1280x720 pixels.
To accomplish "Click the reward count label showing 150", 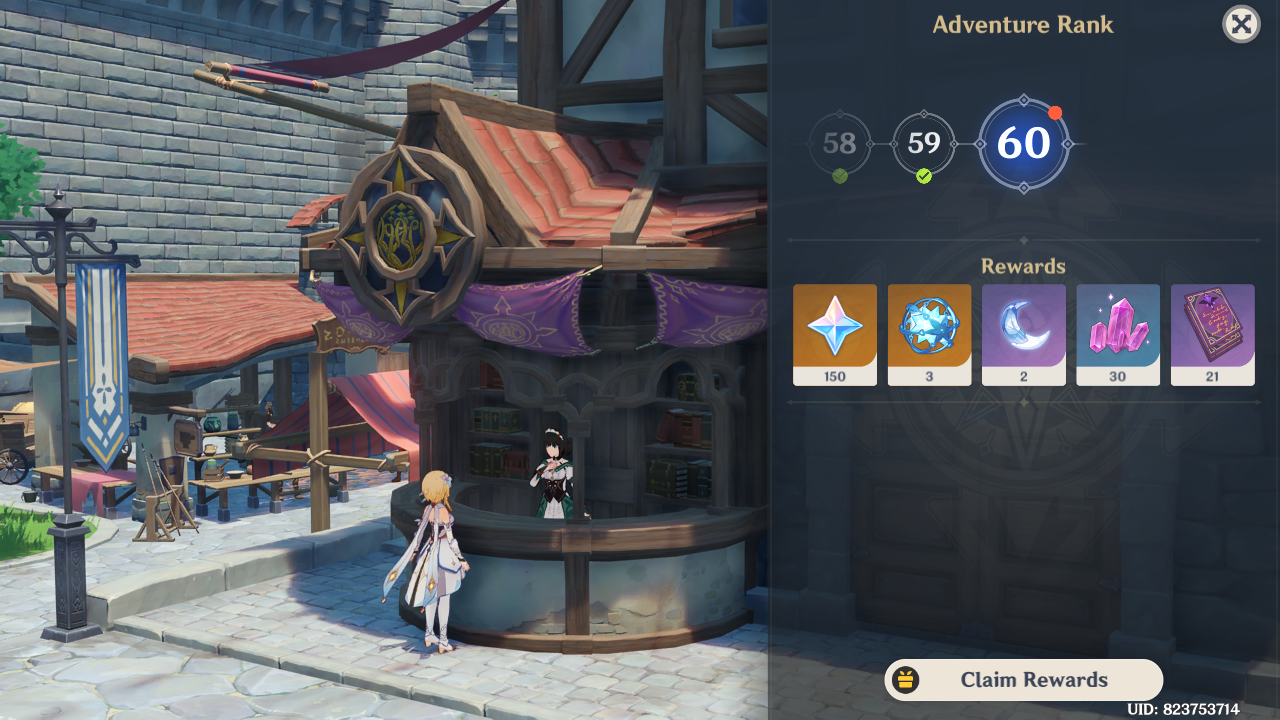I will coord(834,377).
